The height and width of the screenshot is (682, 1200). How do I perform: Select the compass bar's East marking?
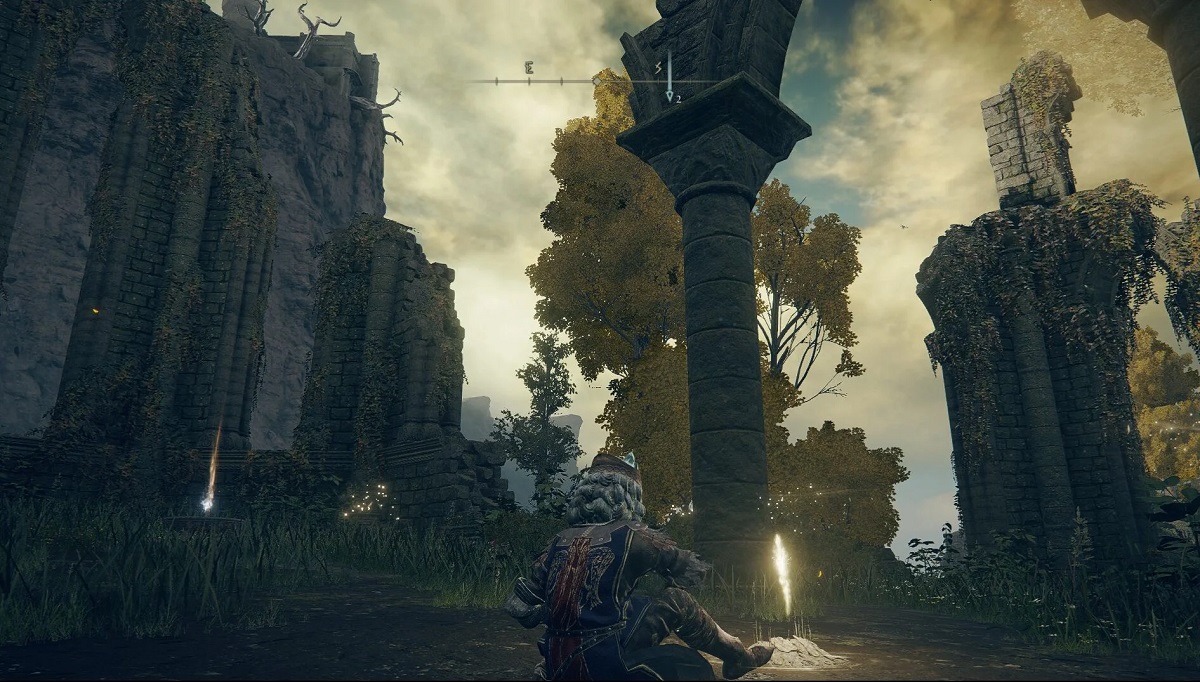(528, 68)
